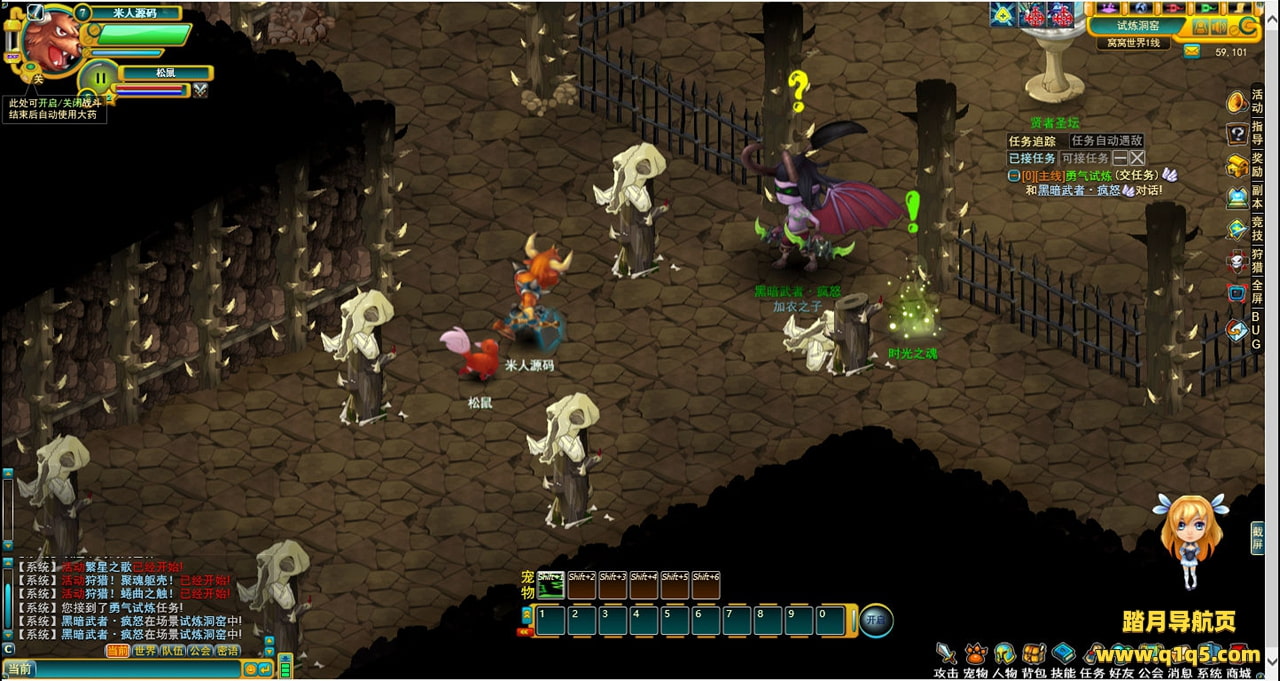This screenshot has height=681, width=1280.
Task: Switch chat to the 世界 tab
Action: point(146,651)
